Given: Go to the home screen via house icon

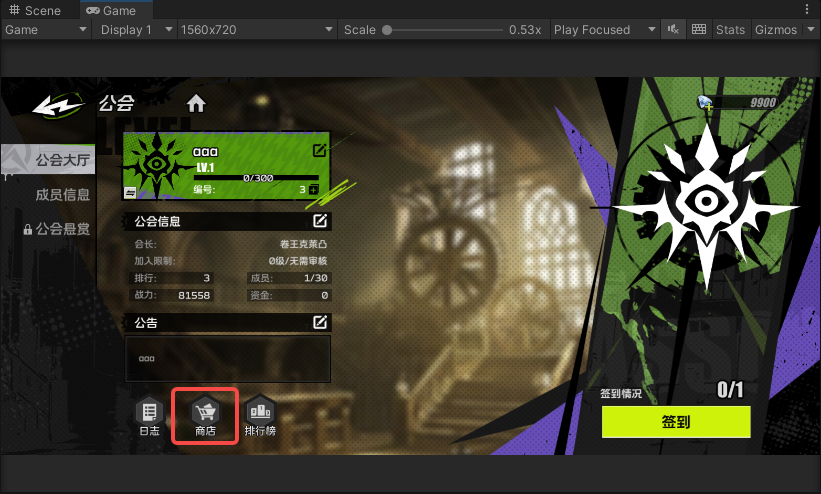Looking at the screenshot, I should (x=196, y=103).
